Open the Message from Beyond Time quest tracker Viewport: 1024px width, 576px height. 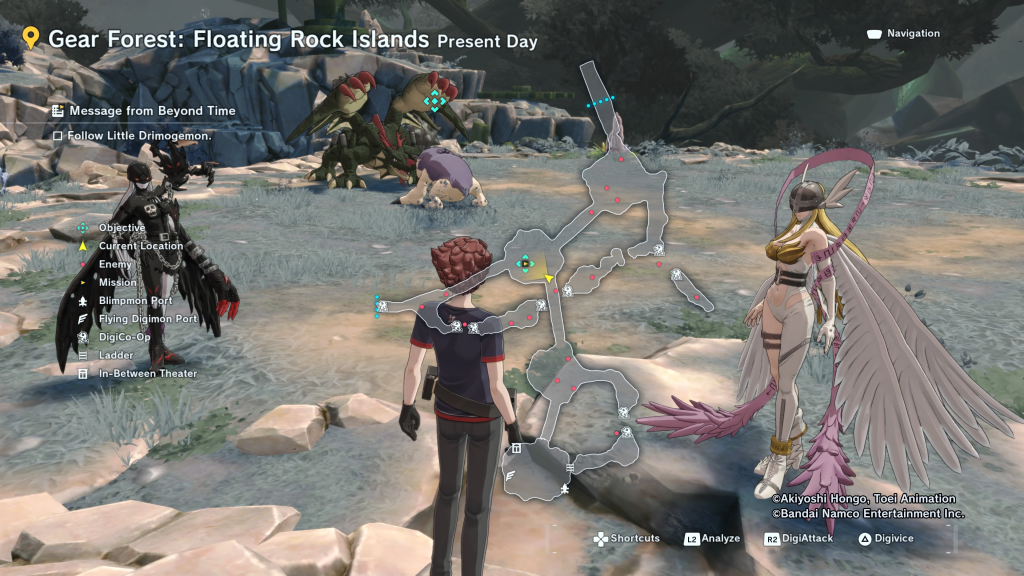[x=152, y=111]
